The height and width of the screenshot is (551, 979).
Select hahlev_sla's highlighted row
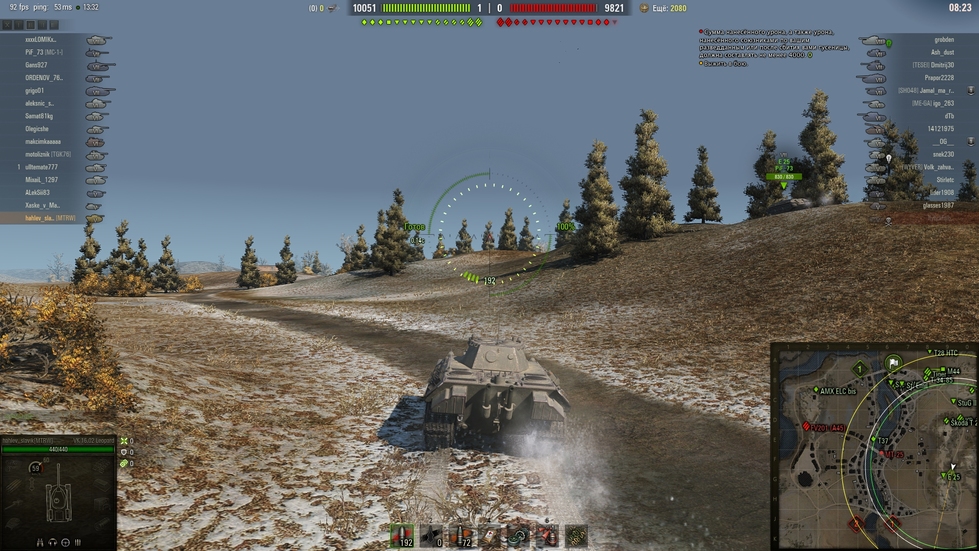[52, 218]
